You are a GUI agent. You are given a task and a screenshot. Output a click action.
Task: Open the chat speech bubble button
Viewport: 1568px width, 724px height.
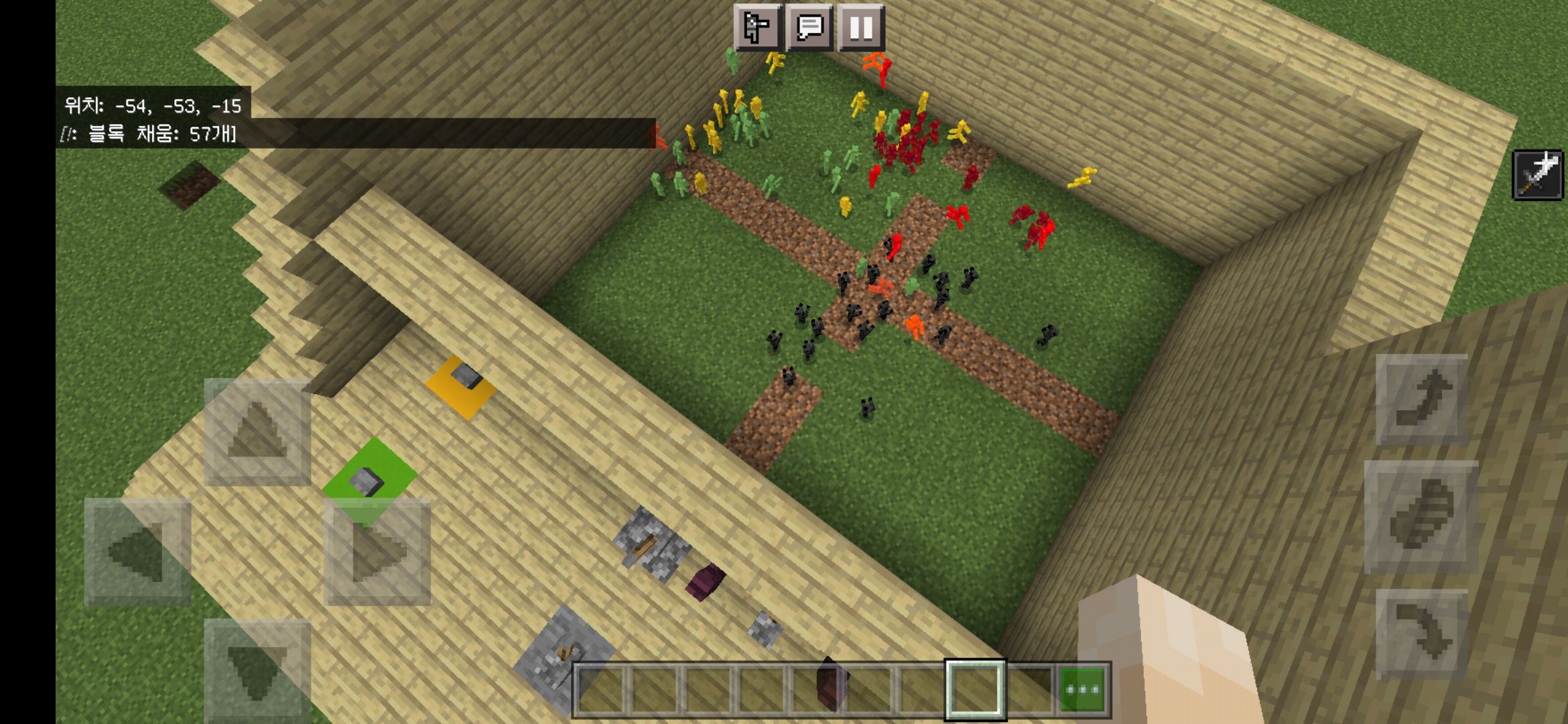[809, 28]
